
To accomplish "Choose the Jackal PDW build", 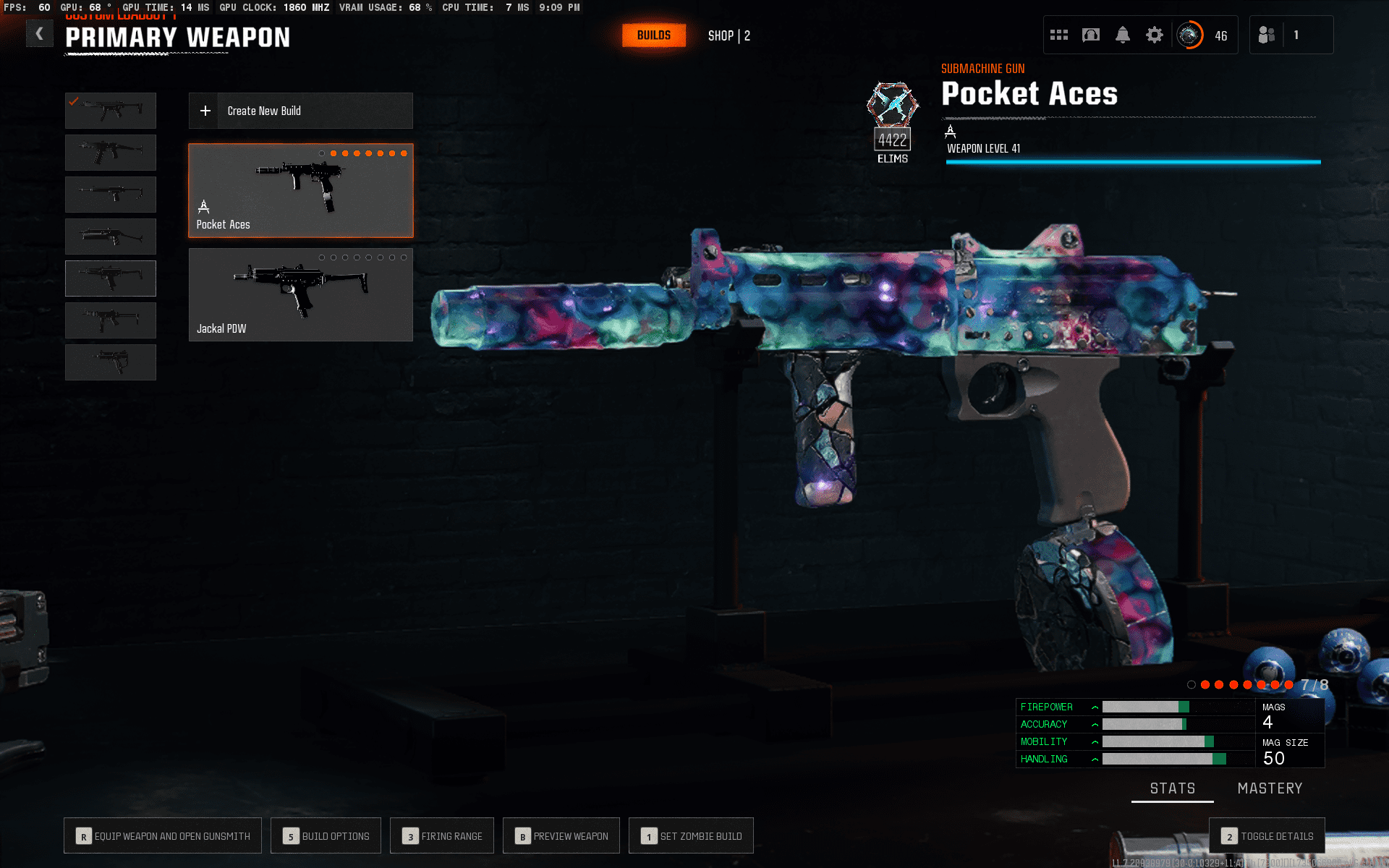I will pyautogui.click(x=300, y=294).
